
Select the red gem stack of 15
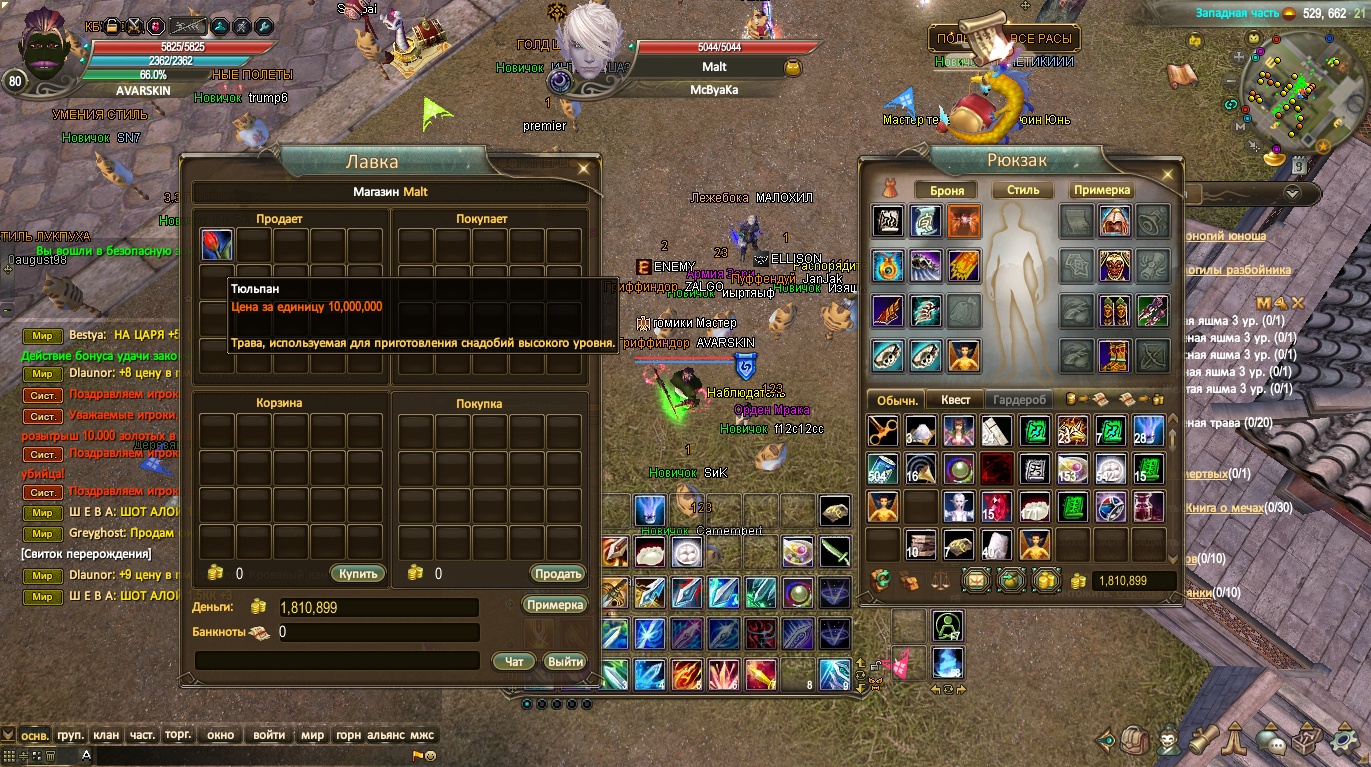point(996,507)
